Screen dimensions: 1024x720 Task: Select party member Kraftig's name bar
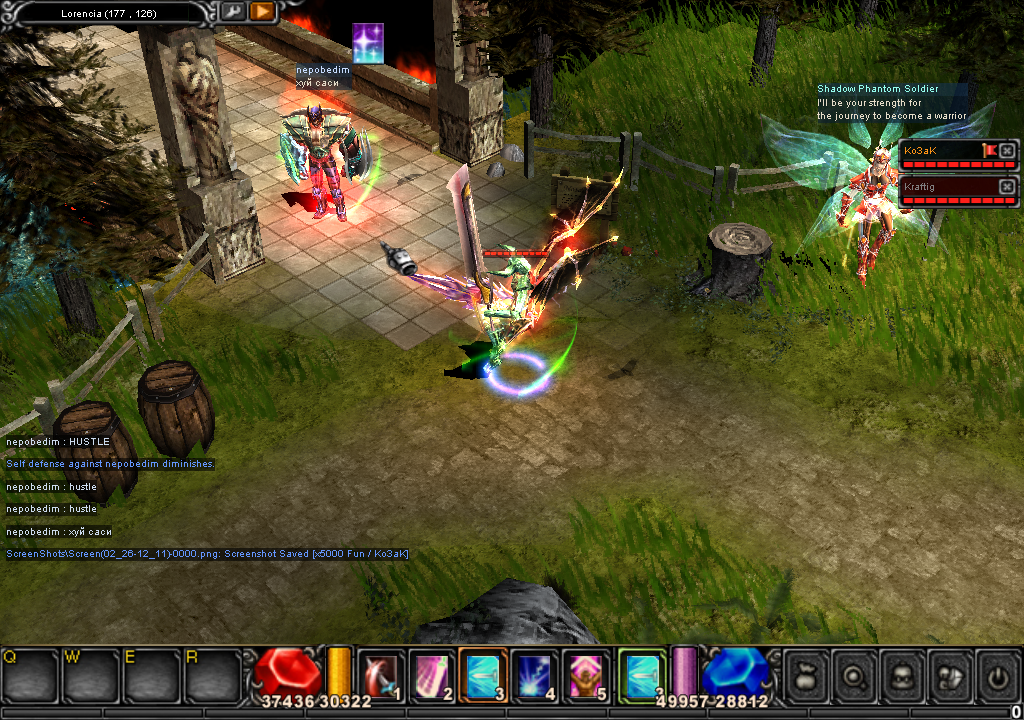[946, 186]
